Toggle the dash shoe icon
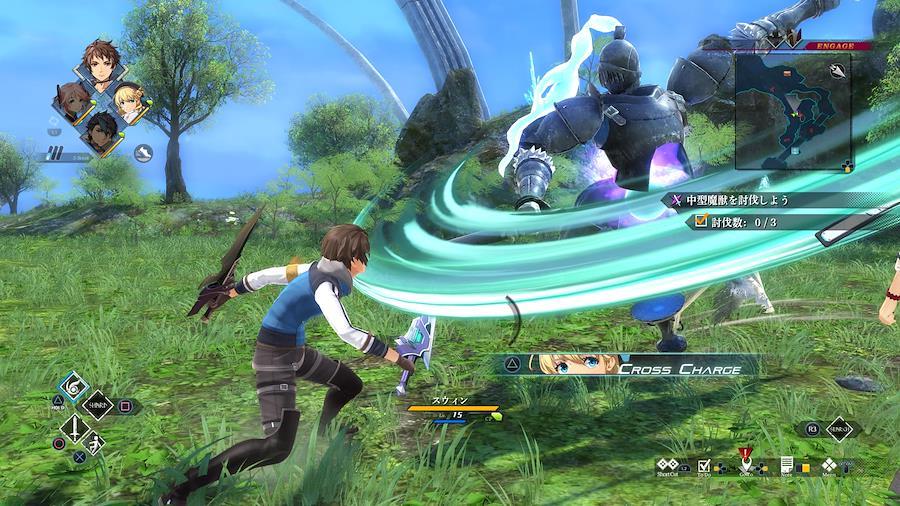 143,153
